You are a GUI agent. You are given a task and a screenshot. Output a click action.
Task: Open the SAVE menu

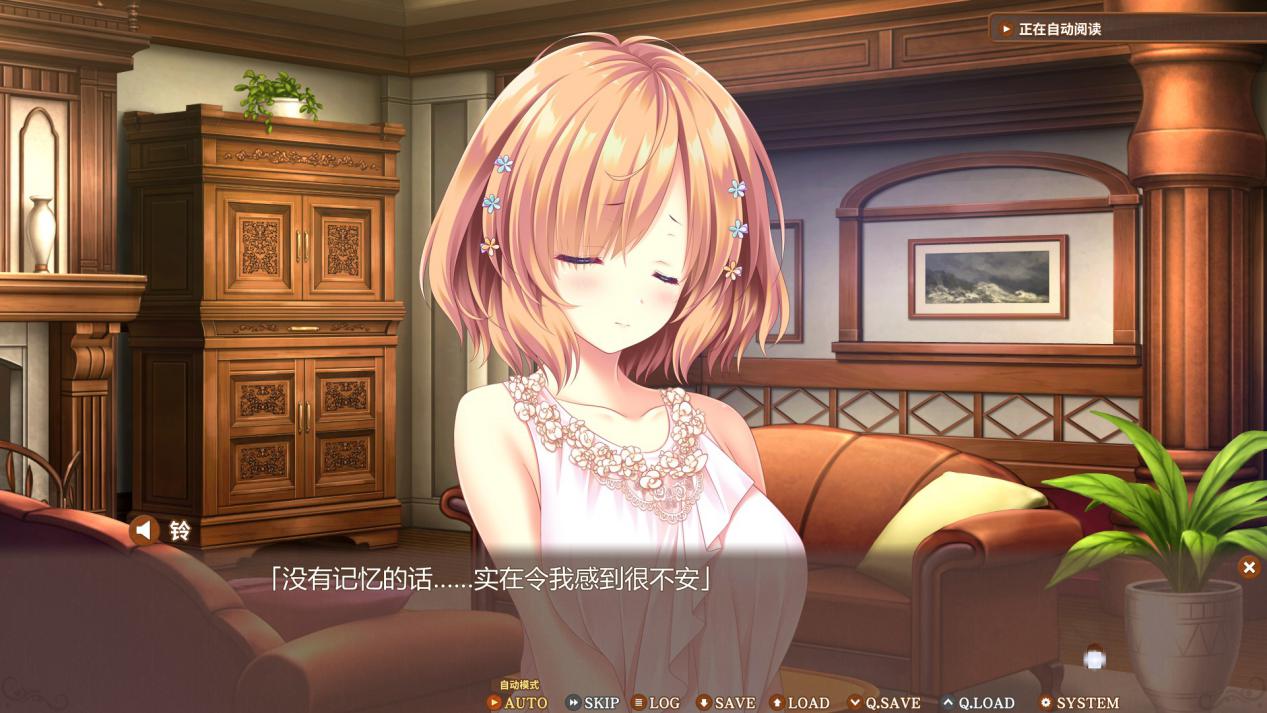[x=726, y=703]
